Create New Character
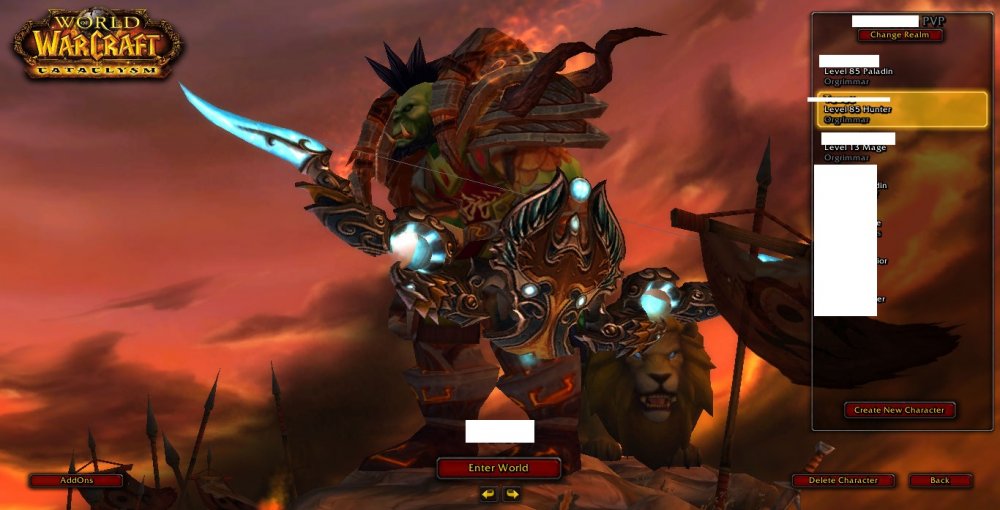 pyautogui.click(x=900, y=410)
